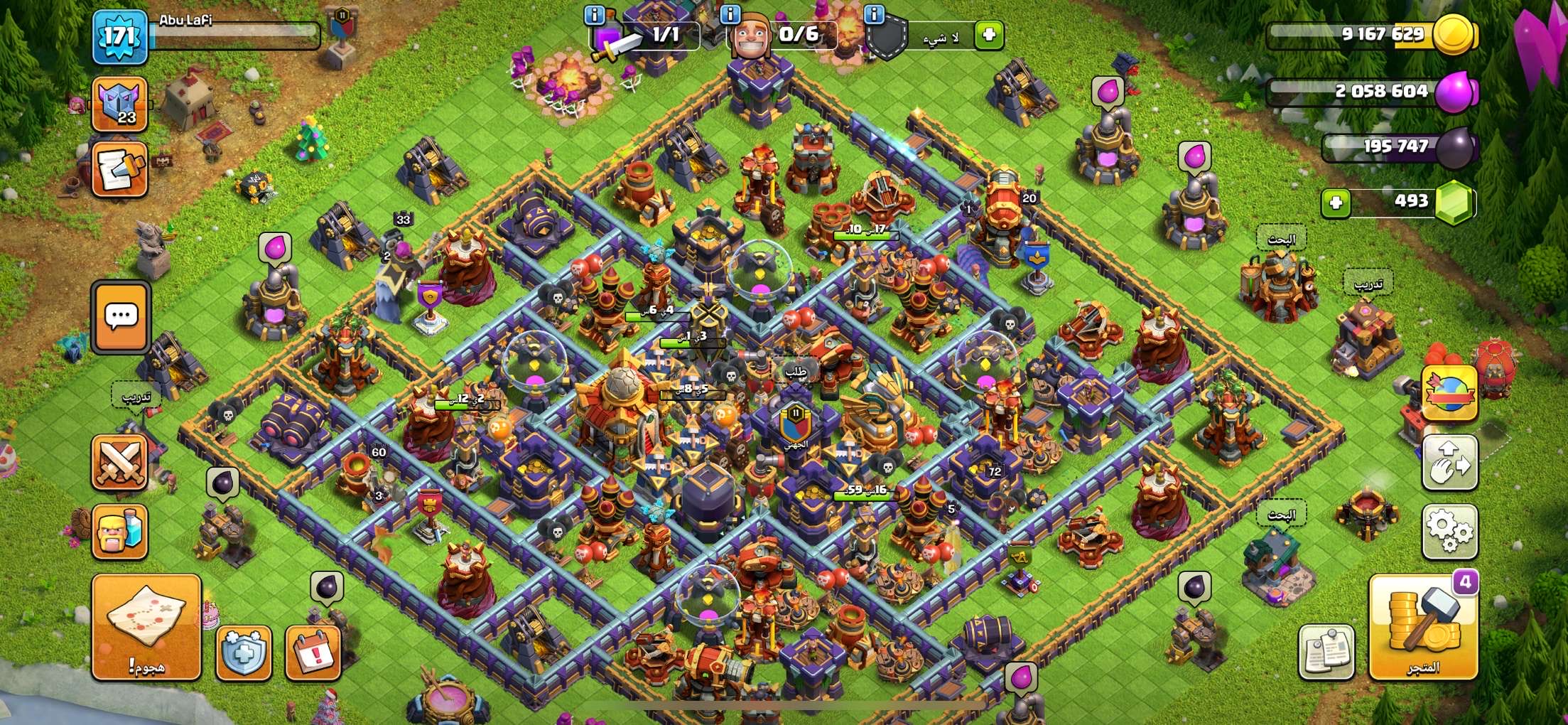This screenshot has height=725, width=1568.
Task: Open the calendar events button
Action: [313, 652]
